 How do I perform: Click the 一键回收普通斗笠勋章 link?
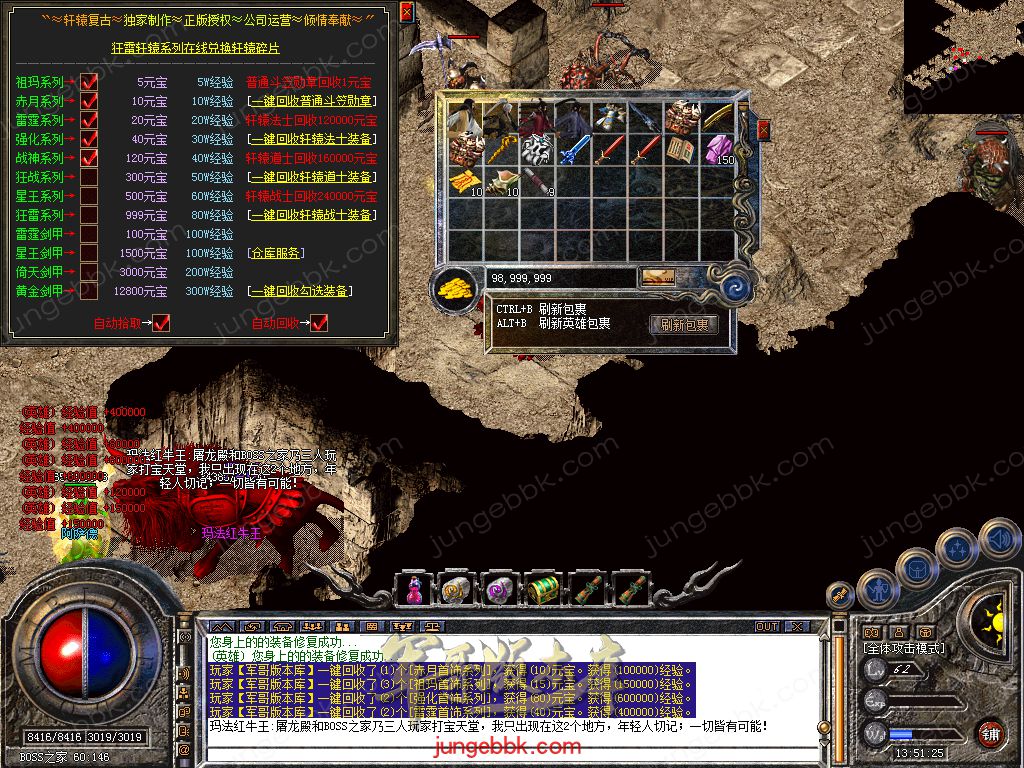click(x=311, y=101)
